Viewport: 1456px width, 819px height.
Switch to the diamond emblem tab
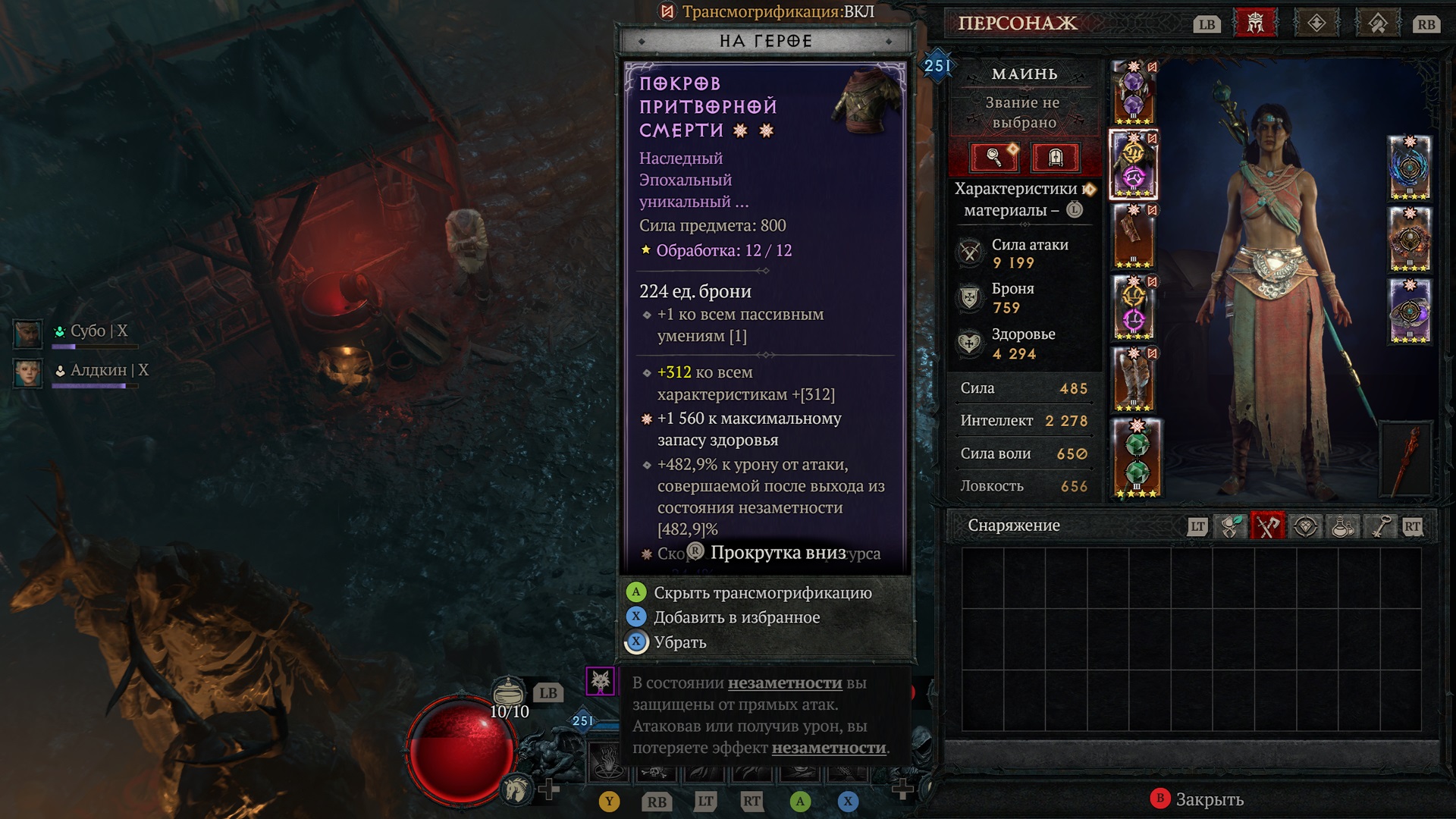coord(1316,24)
